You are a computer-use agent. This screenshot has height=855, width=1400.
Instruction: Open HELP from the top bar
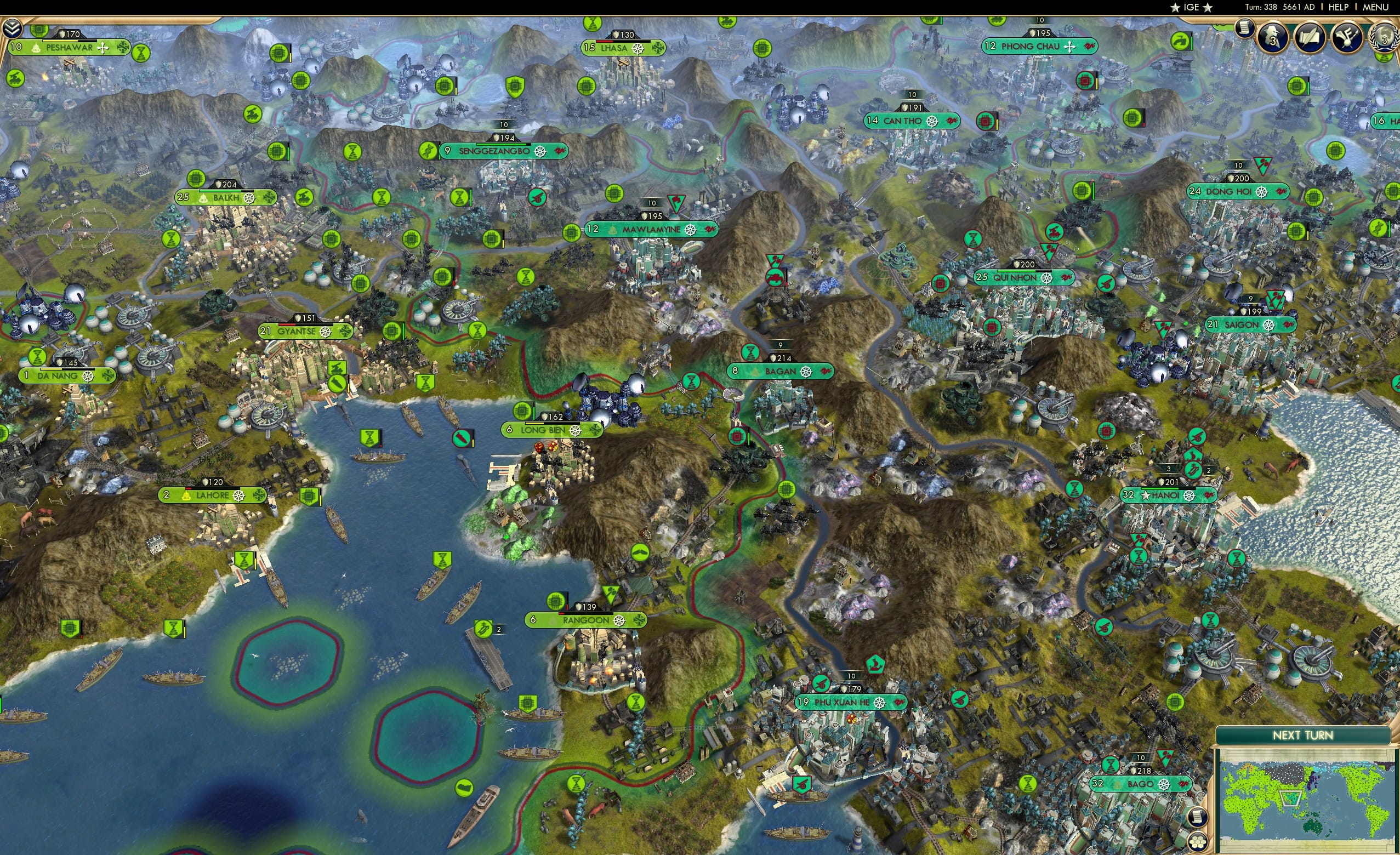click(x=1339, y=7)
